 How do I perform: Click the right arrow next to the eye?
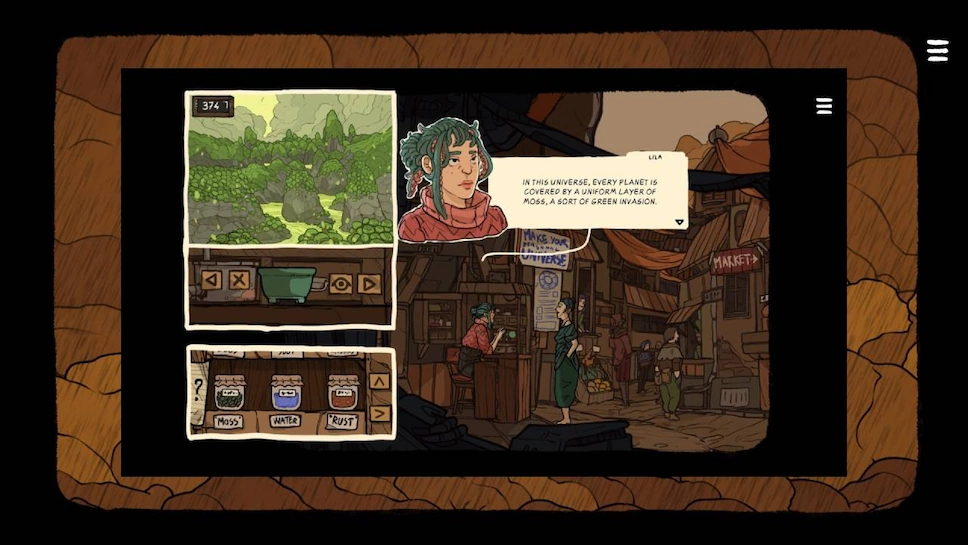pos(369,283)
